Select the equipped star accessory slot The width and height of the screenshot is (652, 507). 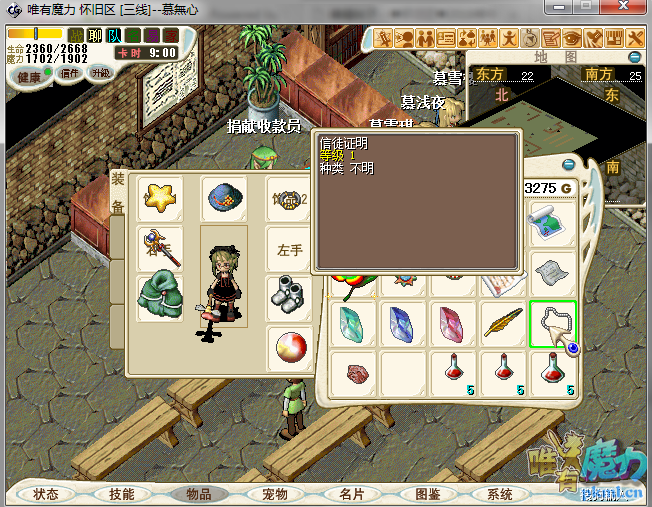[159, 197]
